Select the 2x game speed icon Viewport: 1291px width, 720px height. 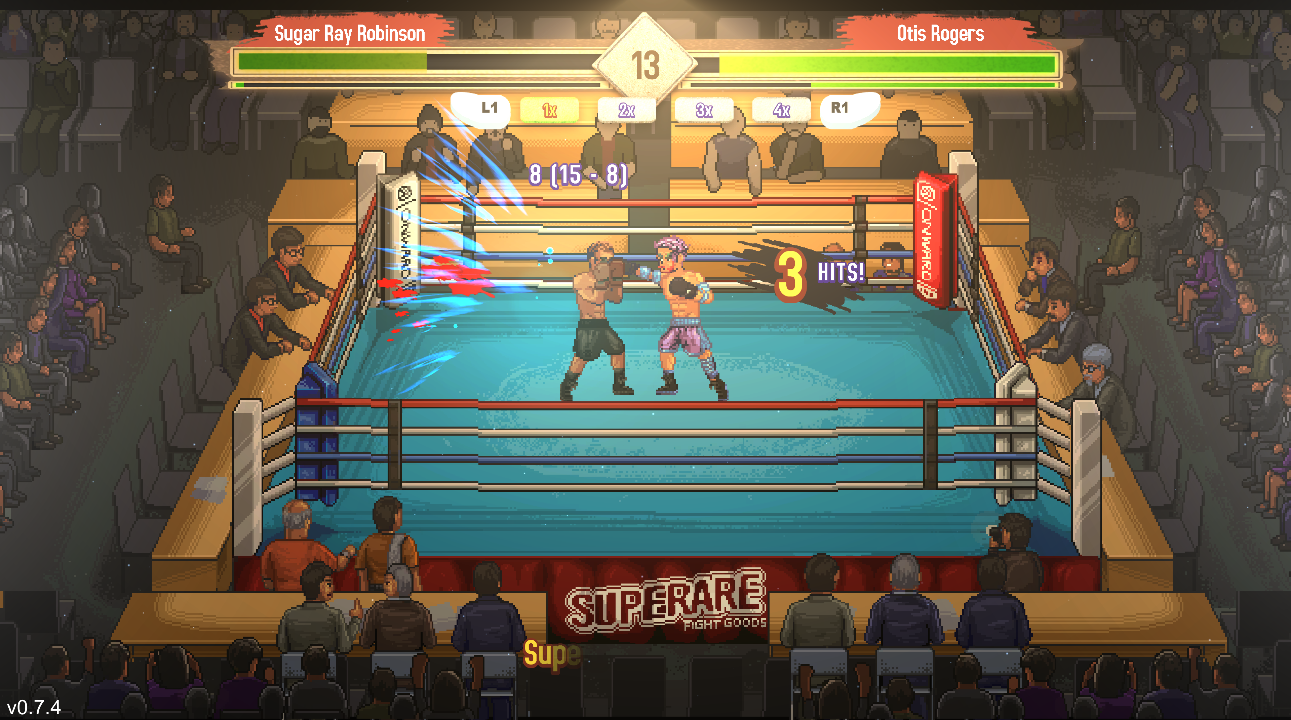[x=628, y=109]
